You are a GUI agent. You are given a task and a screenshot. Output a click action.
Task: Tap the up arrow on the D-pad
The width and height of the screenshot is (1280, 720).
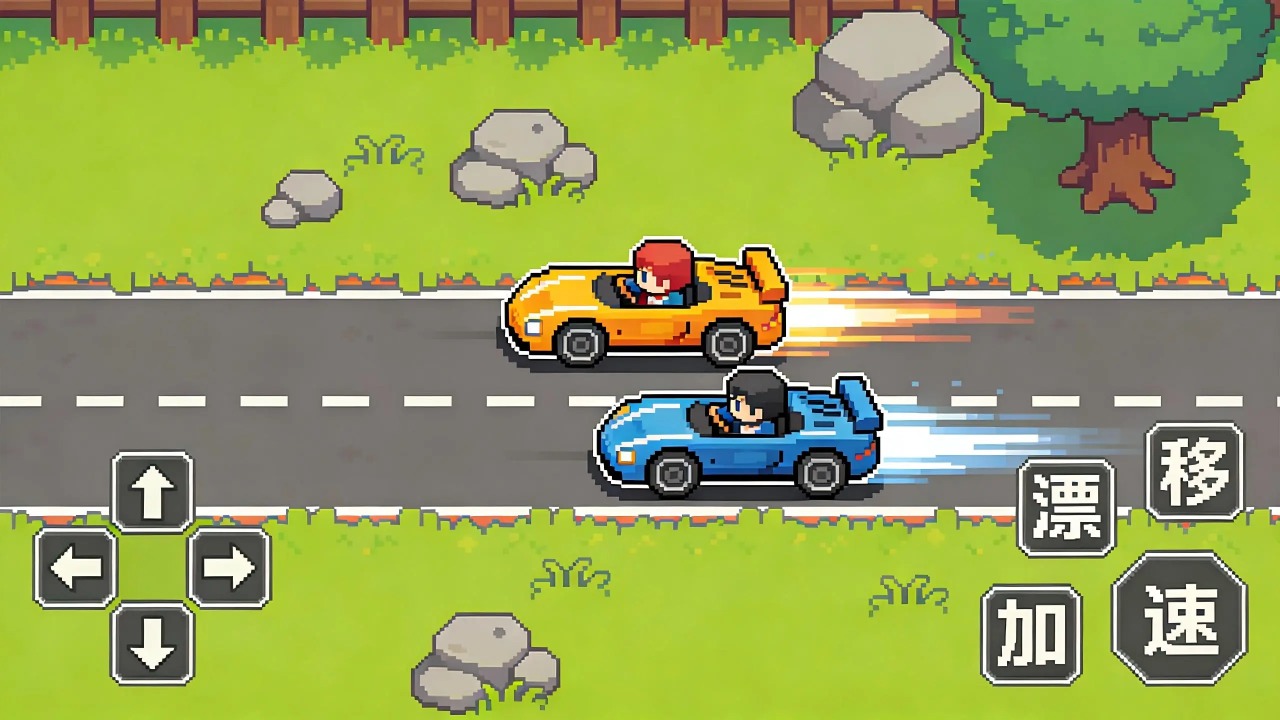pyautogui.click(x=152, y=491)
